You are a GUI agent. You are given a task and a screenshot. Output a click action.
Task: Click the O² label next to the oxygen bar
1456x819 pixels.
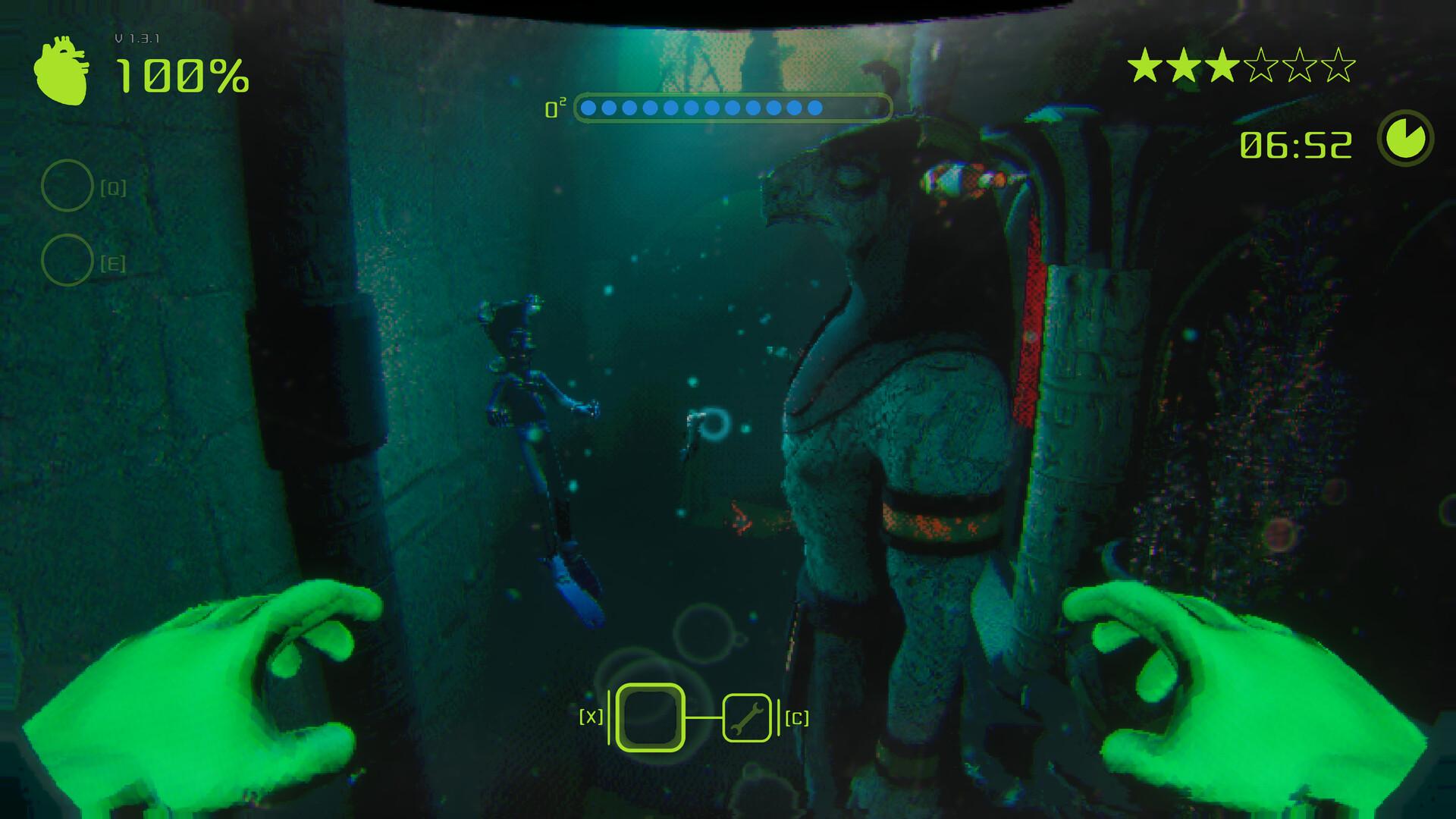point(556,108)
